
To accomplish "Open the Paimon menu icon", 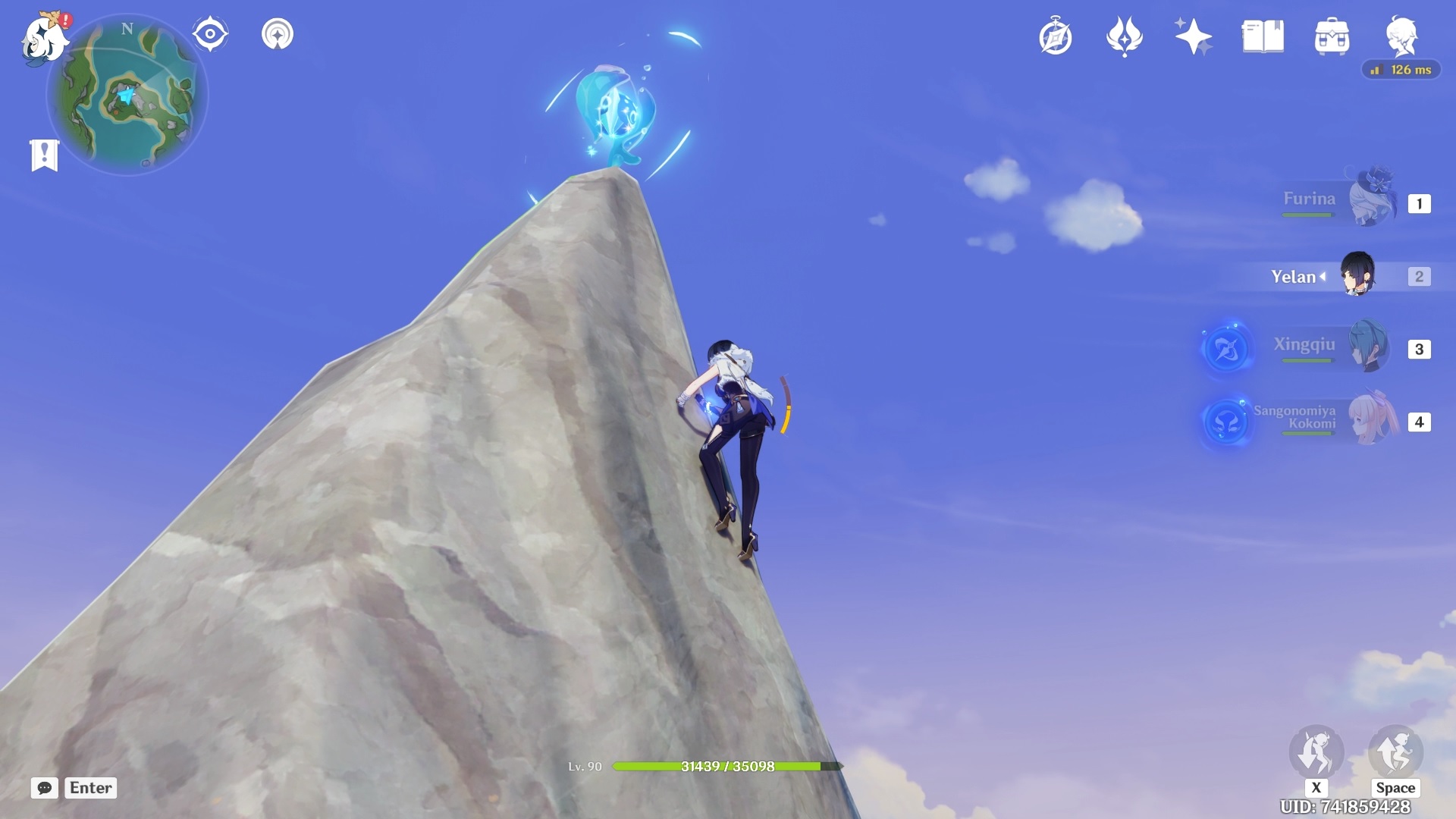I will 44,36.
